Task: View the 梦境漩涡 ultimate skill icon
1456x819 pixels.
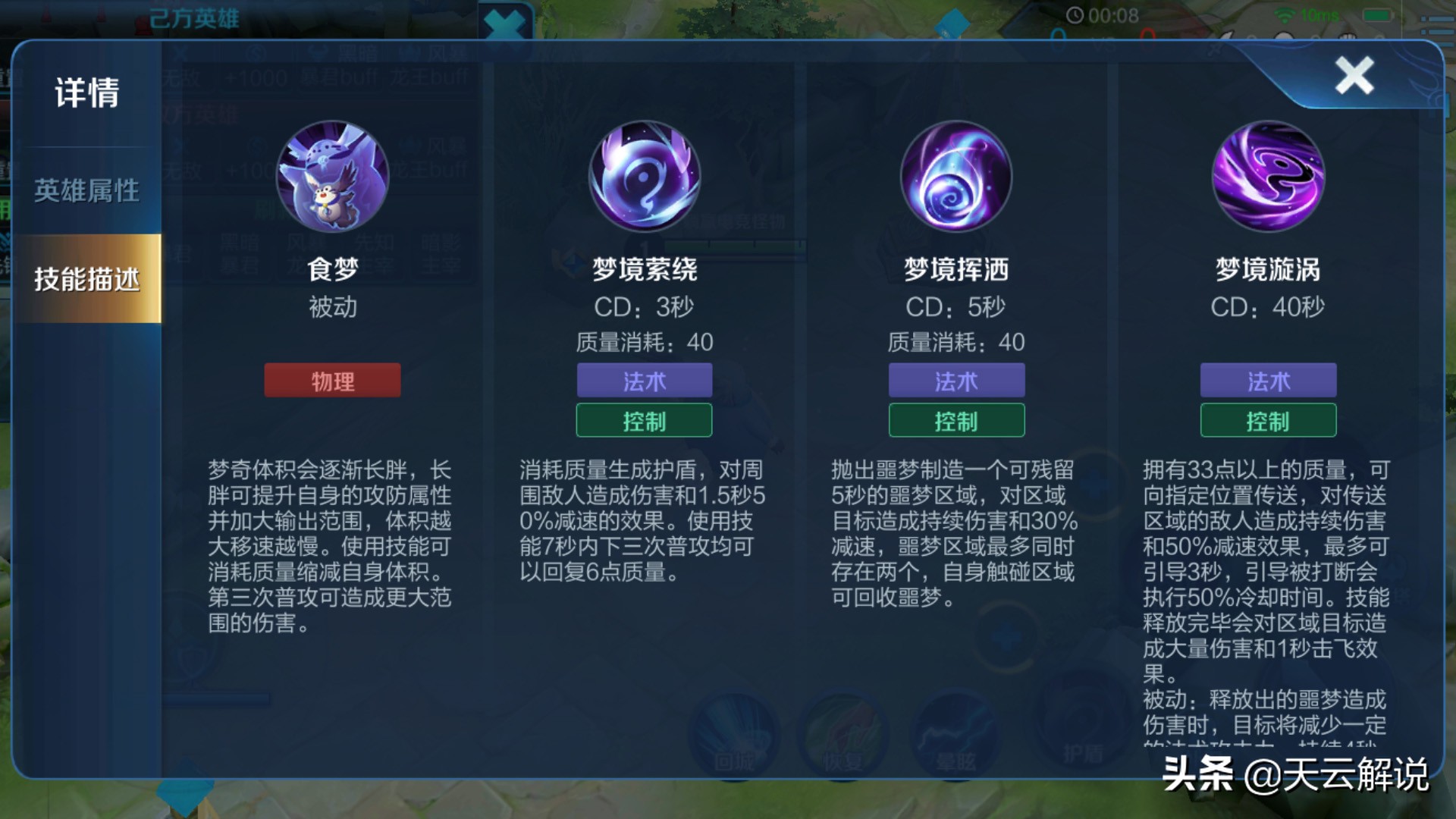Action: (x=1267, y=177)
